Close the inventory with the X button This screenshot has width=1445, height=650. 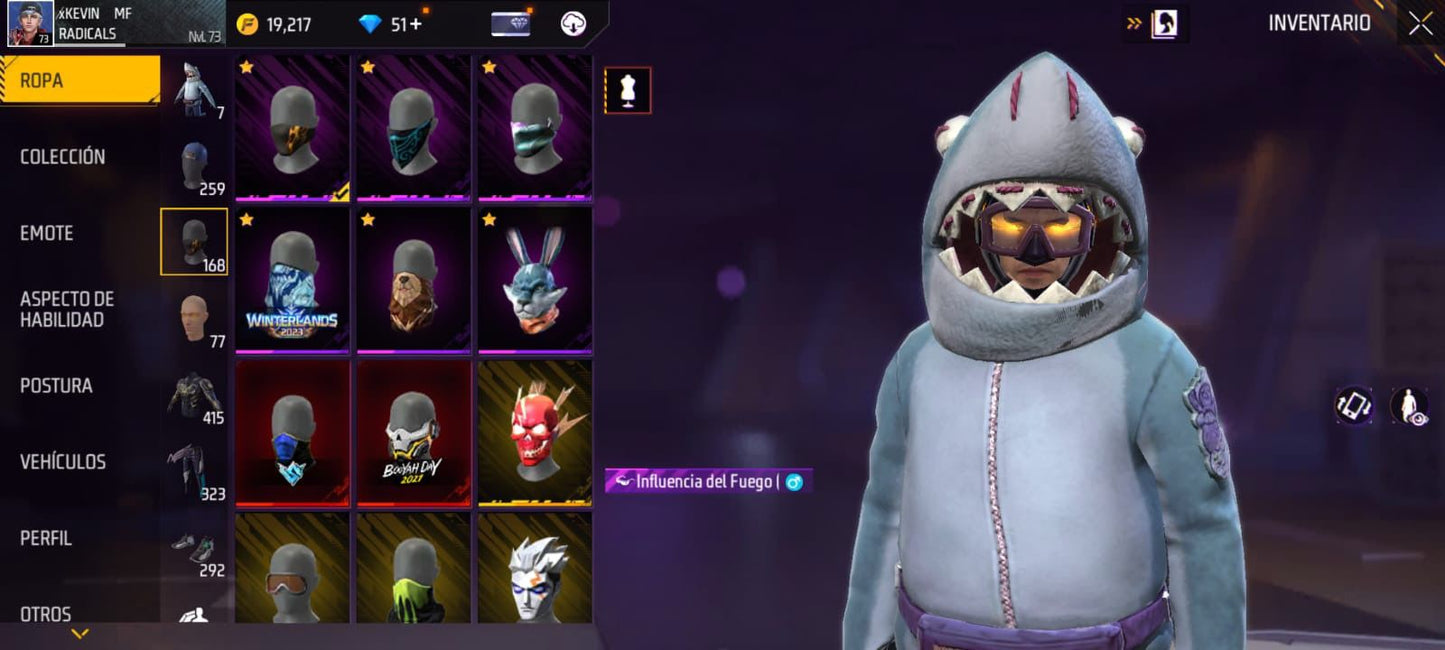(x=1420, y=24)
